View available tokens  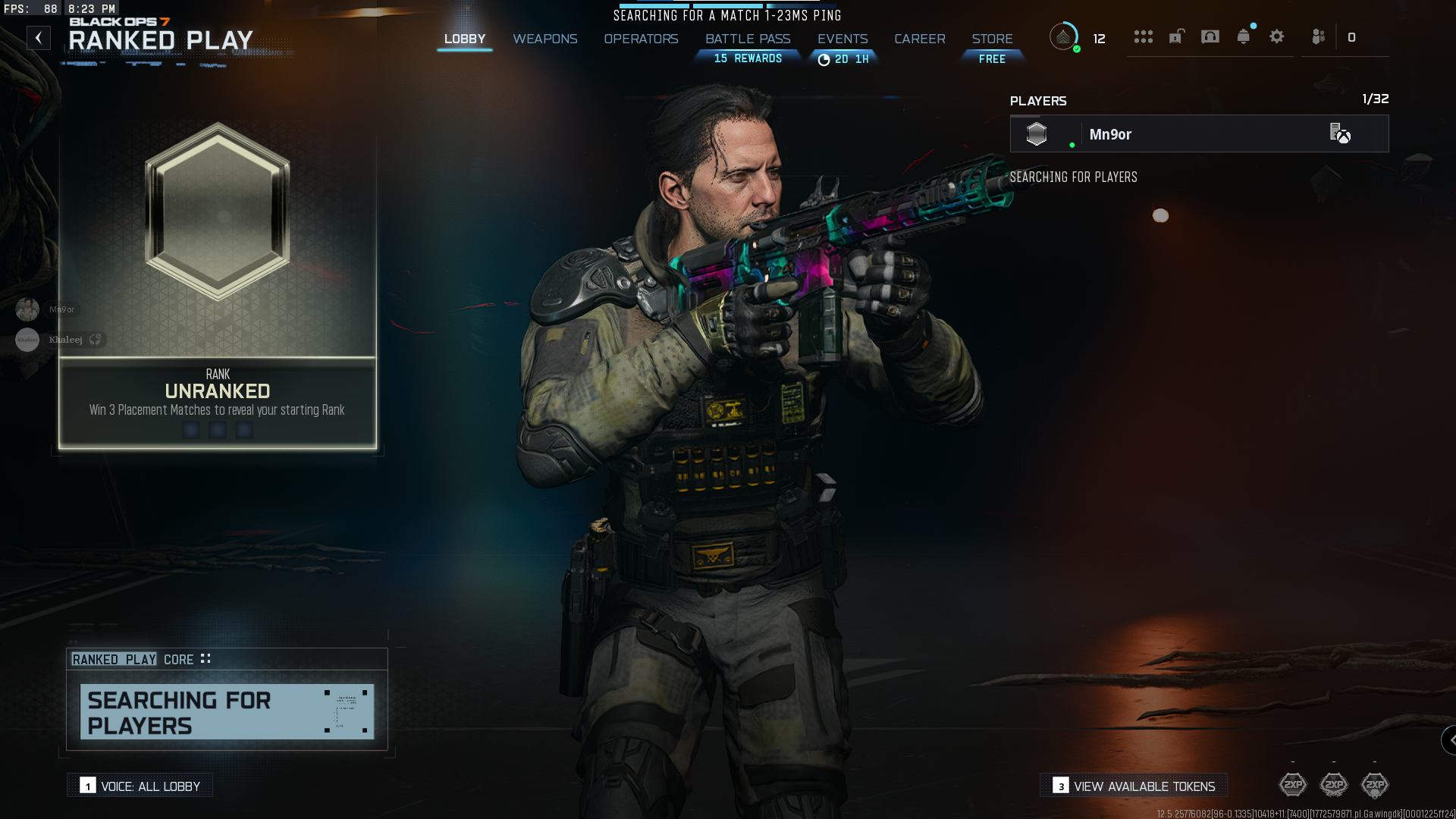coord(1134,786)
